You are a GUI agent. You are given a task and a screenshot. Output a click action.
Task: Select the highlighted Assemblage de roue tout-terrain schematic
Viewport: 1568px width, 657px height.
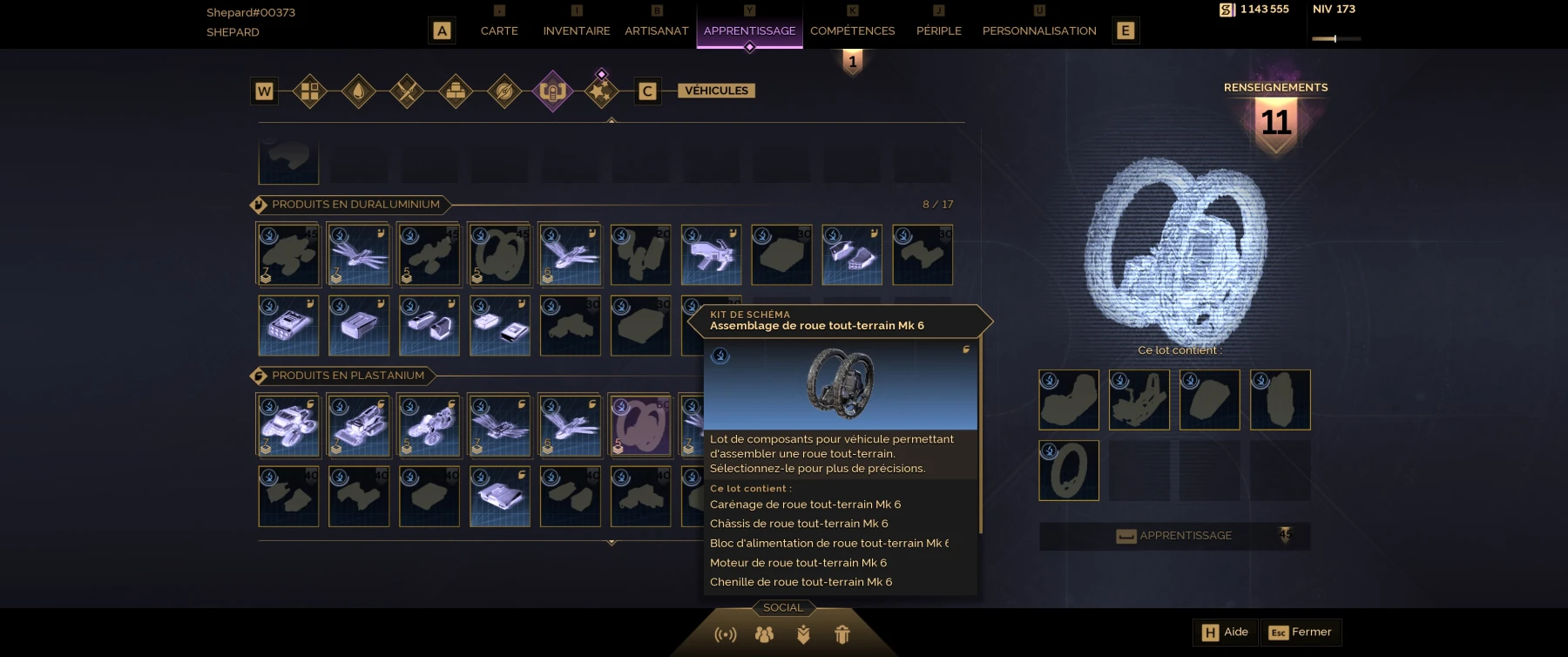click(x=642, y=425)
